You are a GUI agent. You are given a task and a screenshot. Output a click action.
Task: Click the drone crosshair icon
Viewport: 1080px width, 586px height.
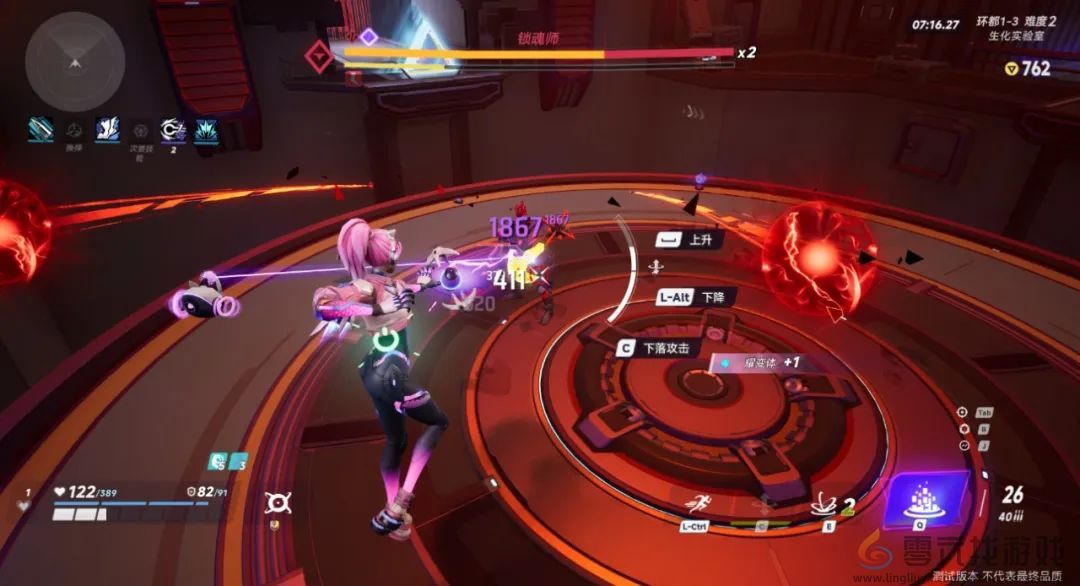click(x=277, y=503)
